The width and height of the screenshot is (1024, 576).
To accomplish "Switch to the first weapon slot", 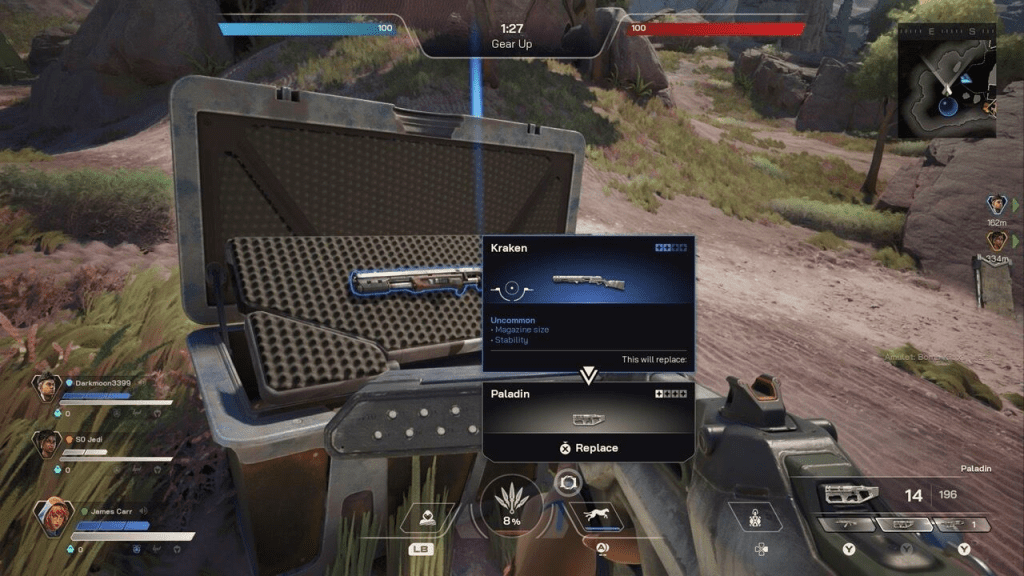I will (845, 524).
